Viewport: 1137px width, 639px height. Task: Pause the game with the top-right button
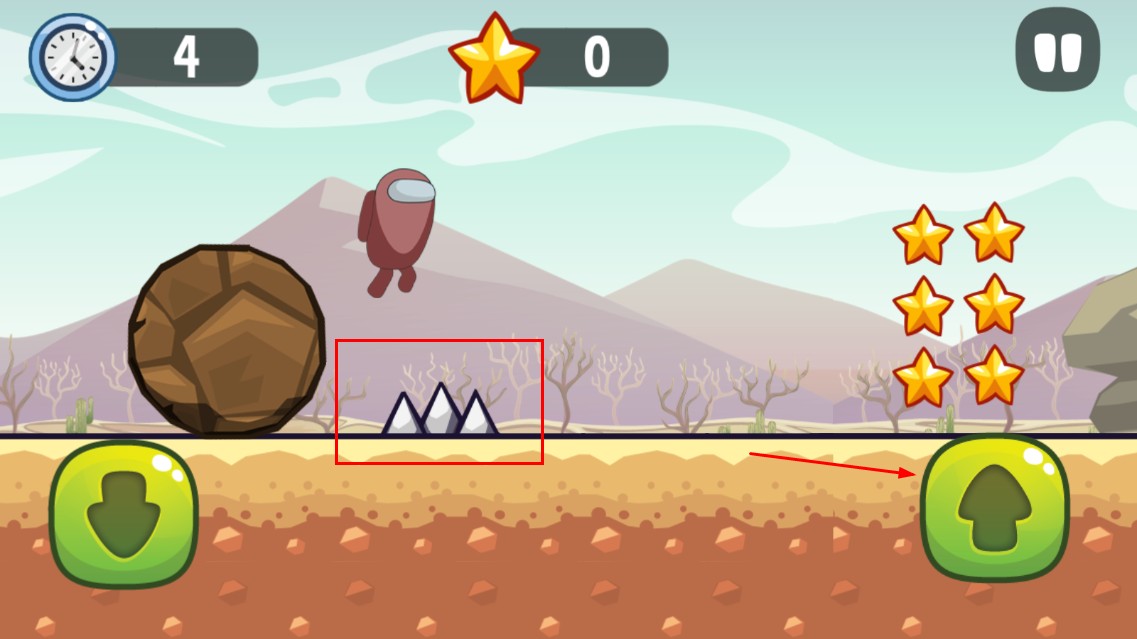pyautogui.click(x=1057, y=50)
